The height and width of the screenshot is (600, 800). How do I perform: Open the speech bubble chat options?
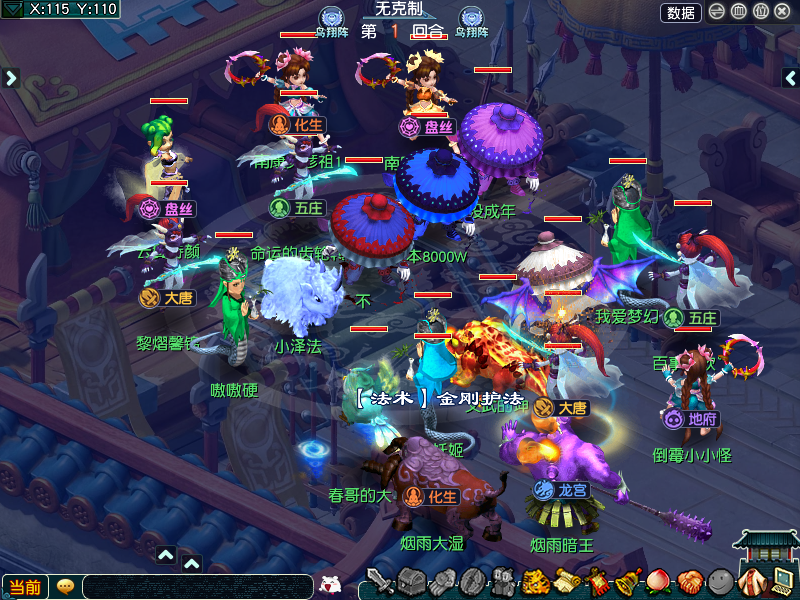[x=65, y=586]
